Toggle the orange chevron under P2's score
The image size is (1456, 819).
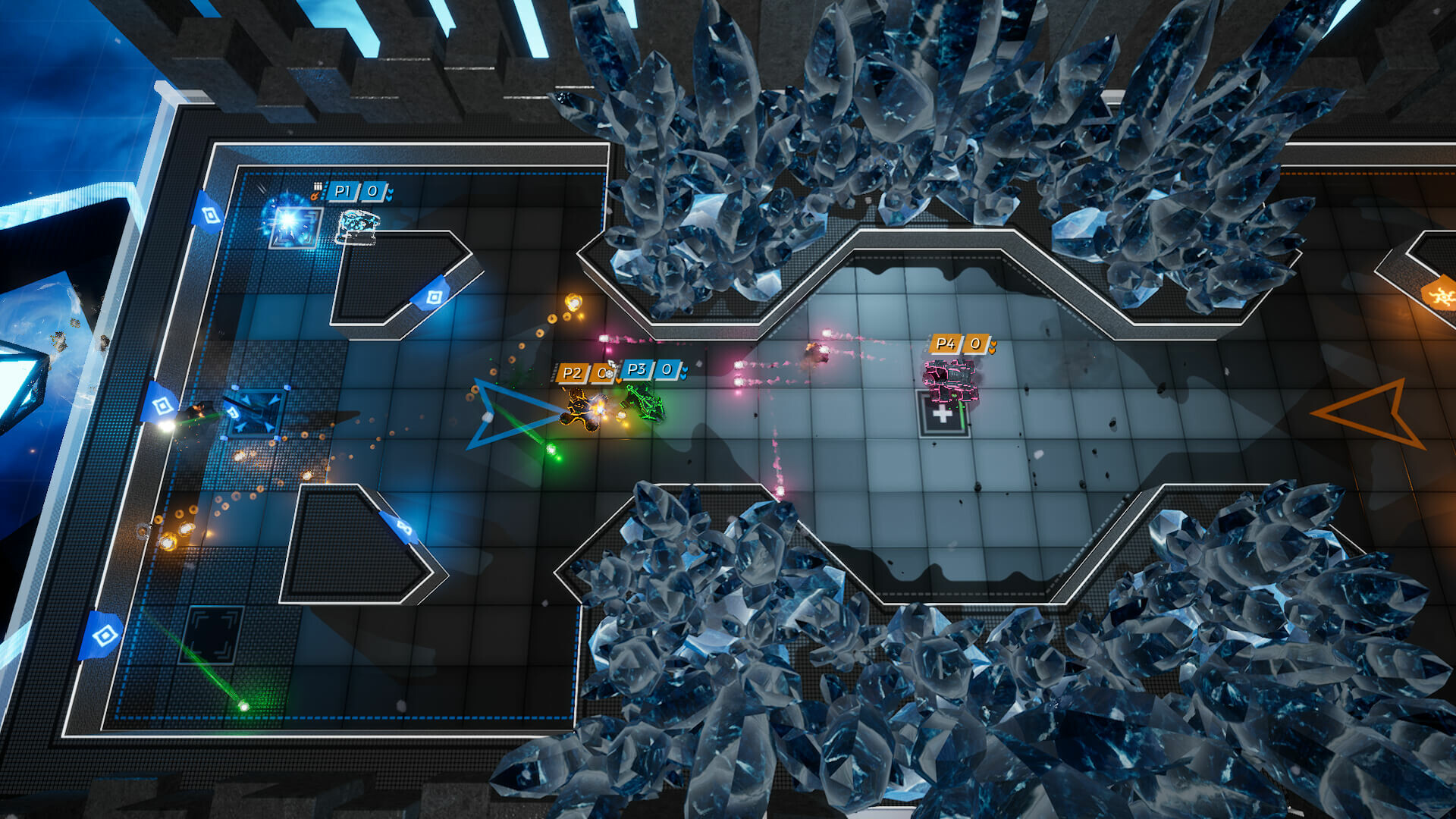pos(618,381)
